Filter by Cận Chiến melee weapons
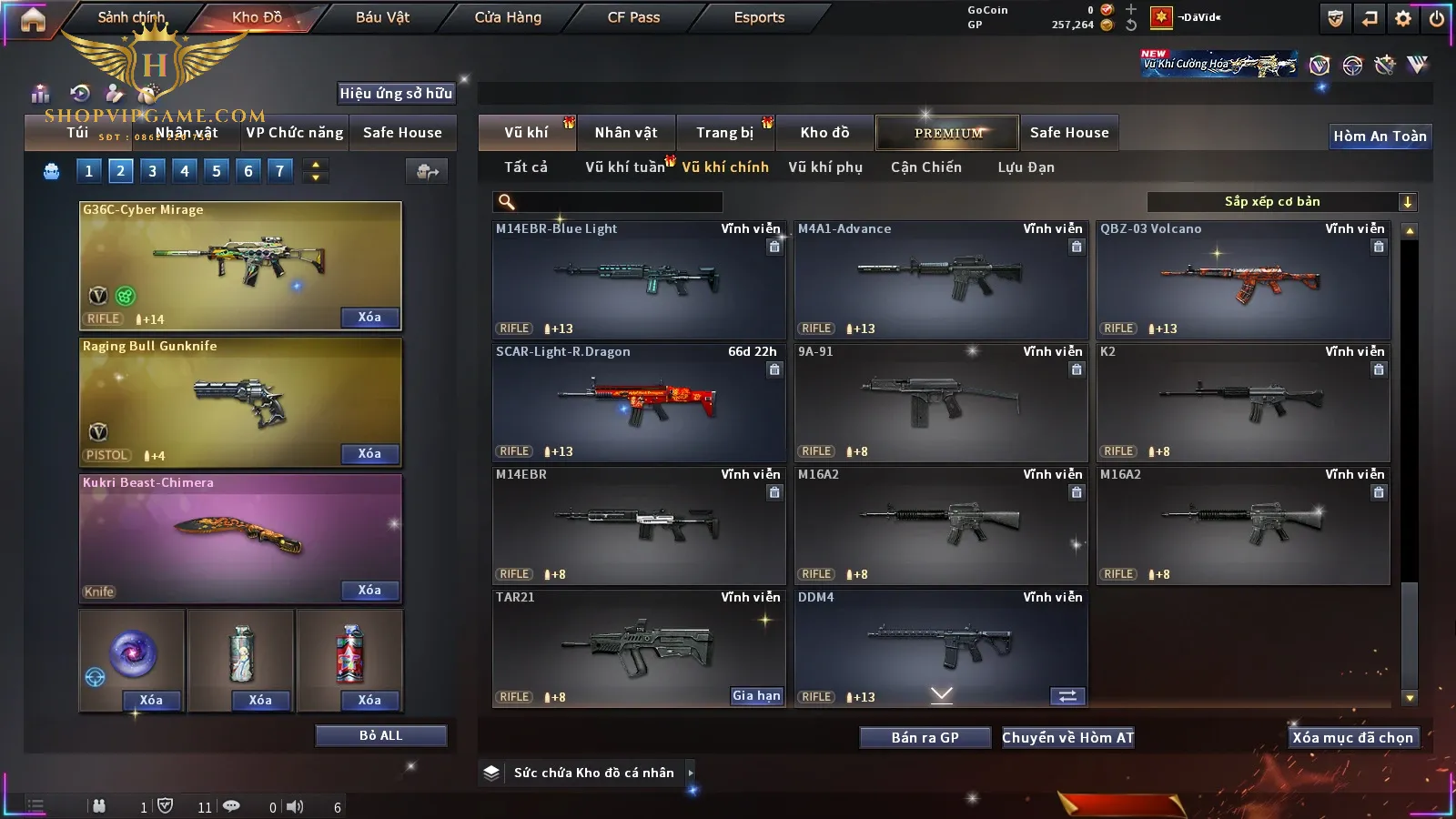 click(x=925, y=167)
